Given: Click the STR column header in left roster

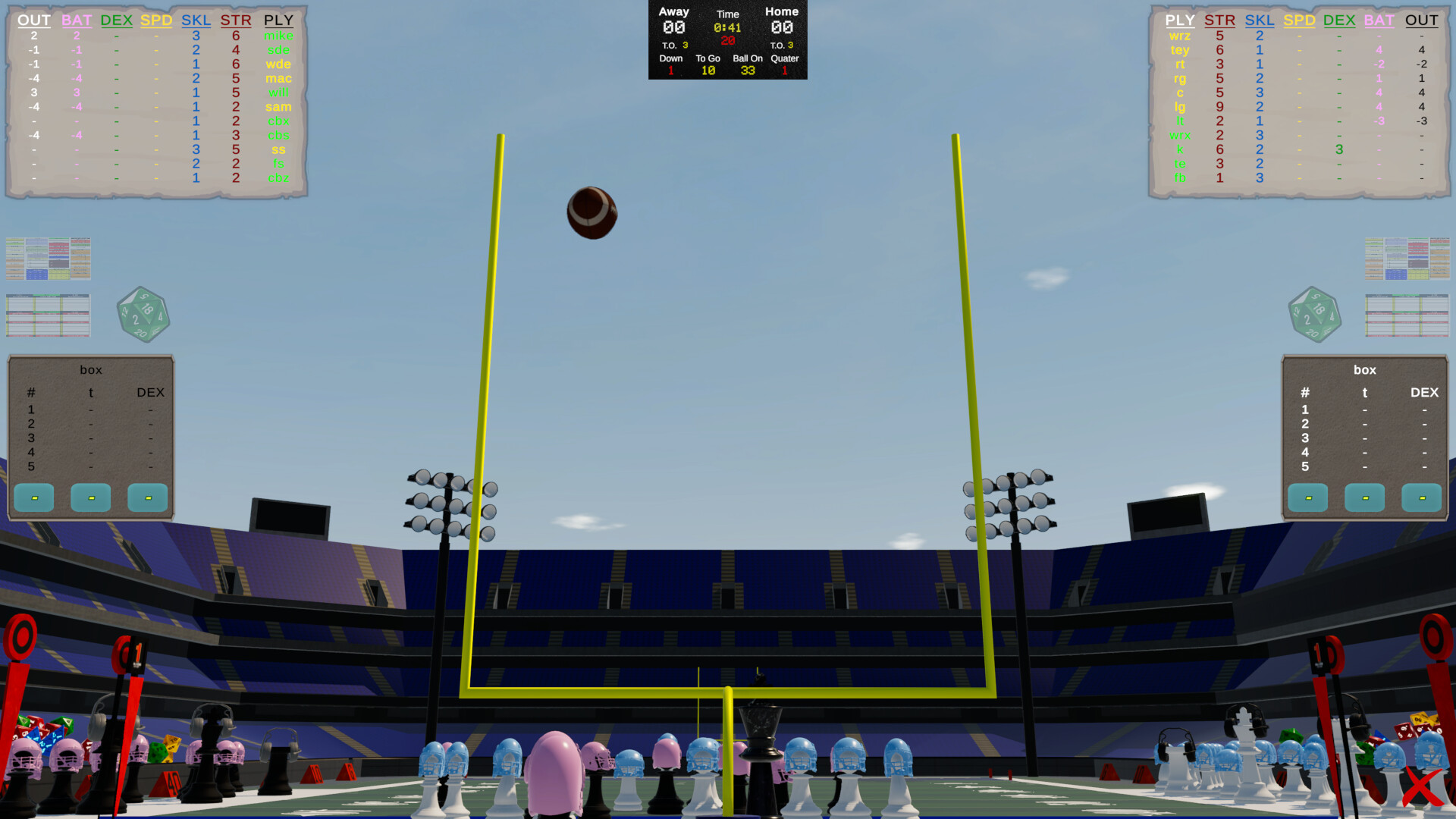Looking at the screenshot, I should (236, 20).
